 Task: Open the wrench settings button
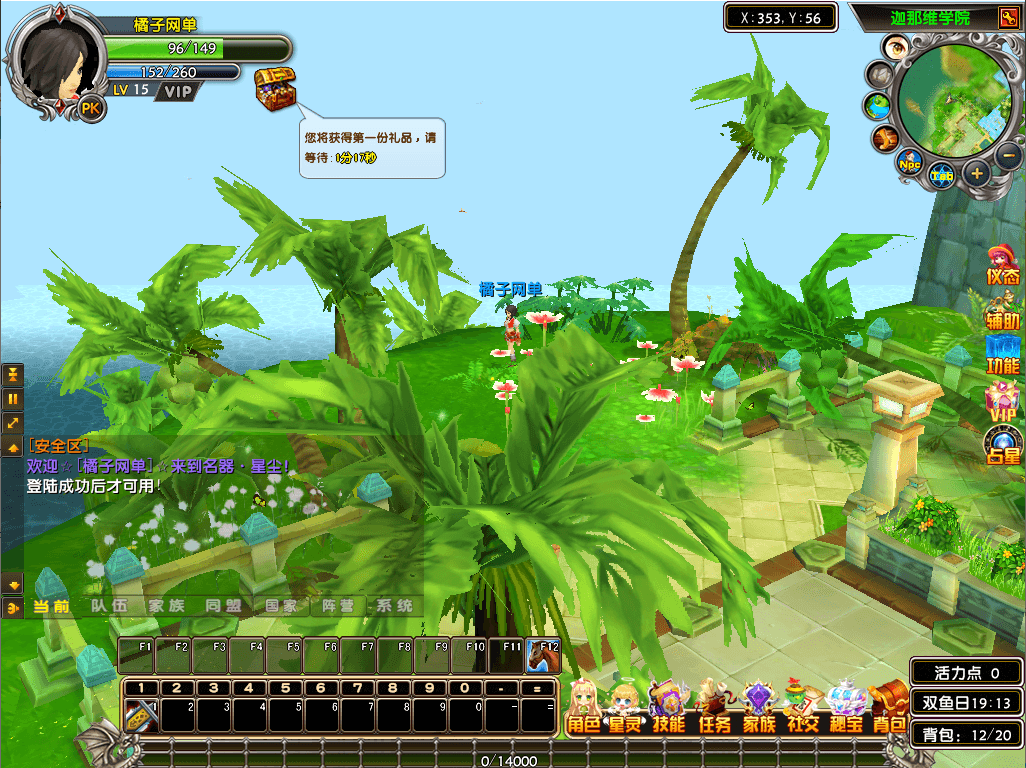(1006, 17)
